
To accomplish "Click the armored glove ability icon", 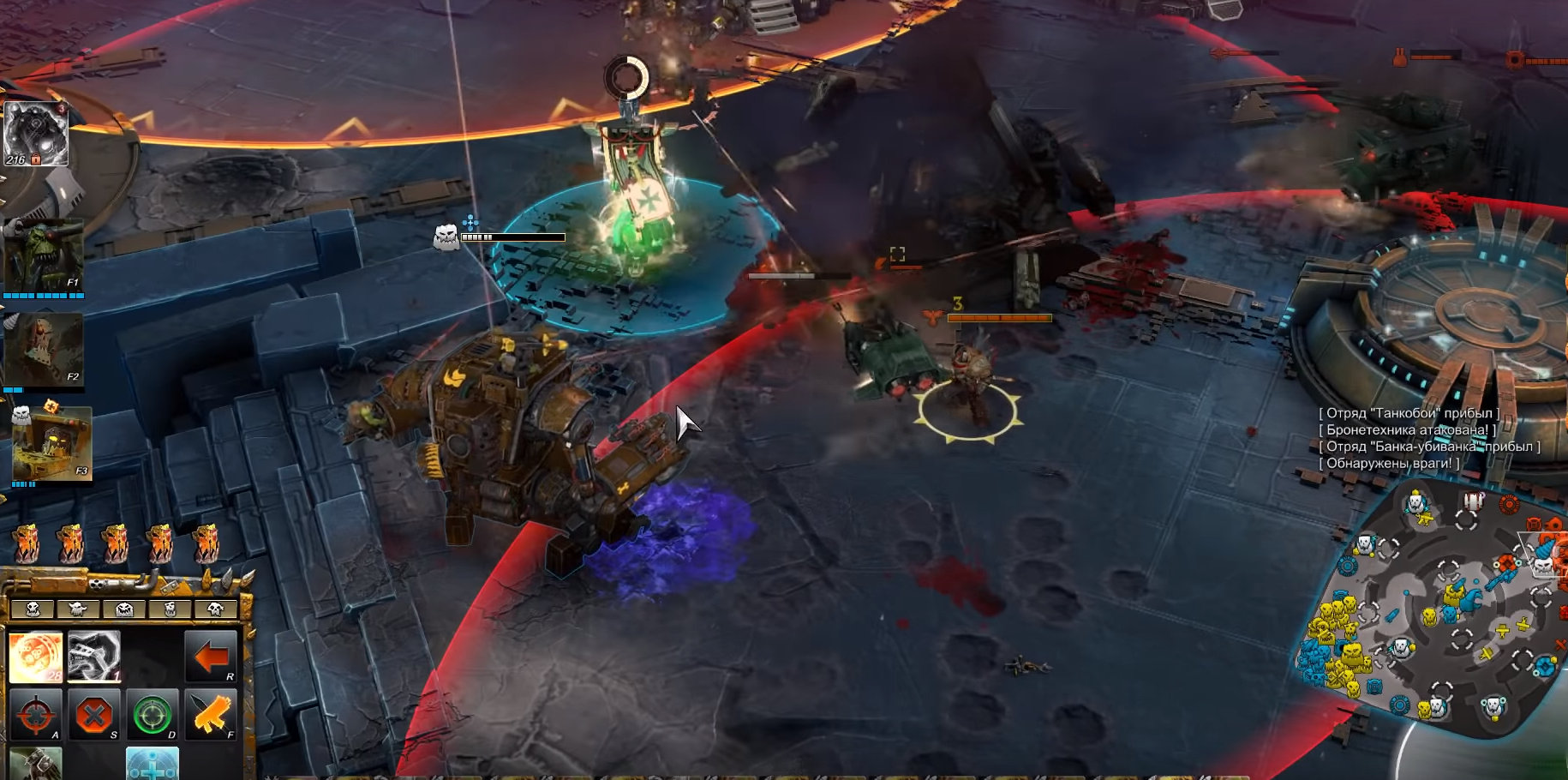I will pos(36,764).
